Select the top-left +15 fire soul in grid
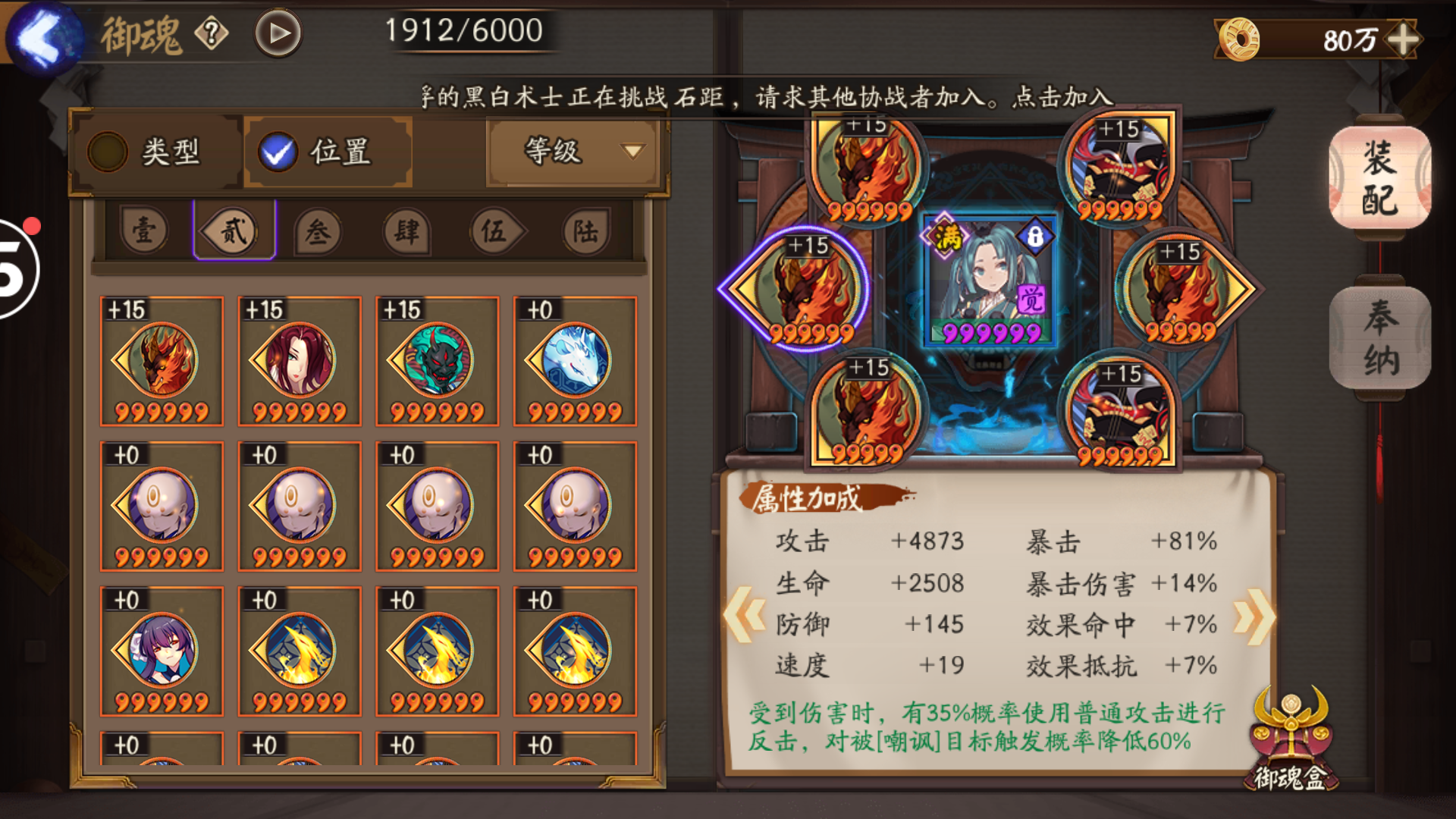 pos(160,360)
